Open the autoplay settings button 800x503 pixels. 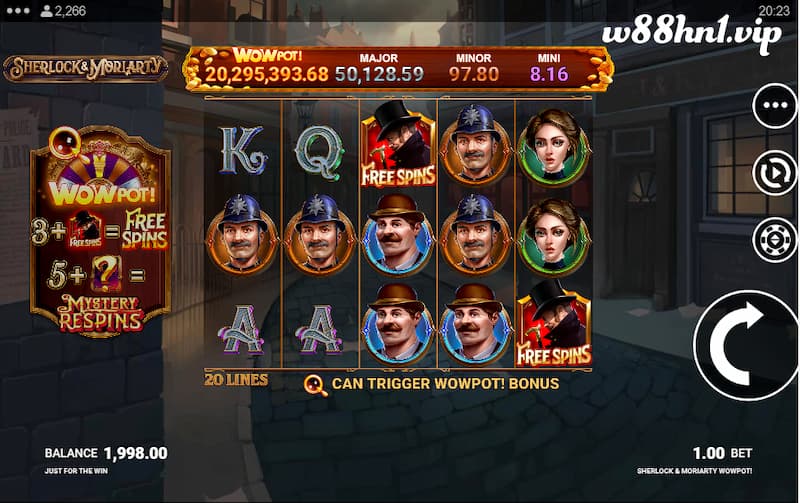[x=774, y=174]
